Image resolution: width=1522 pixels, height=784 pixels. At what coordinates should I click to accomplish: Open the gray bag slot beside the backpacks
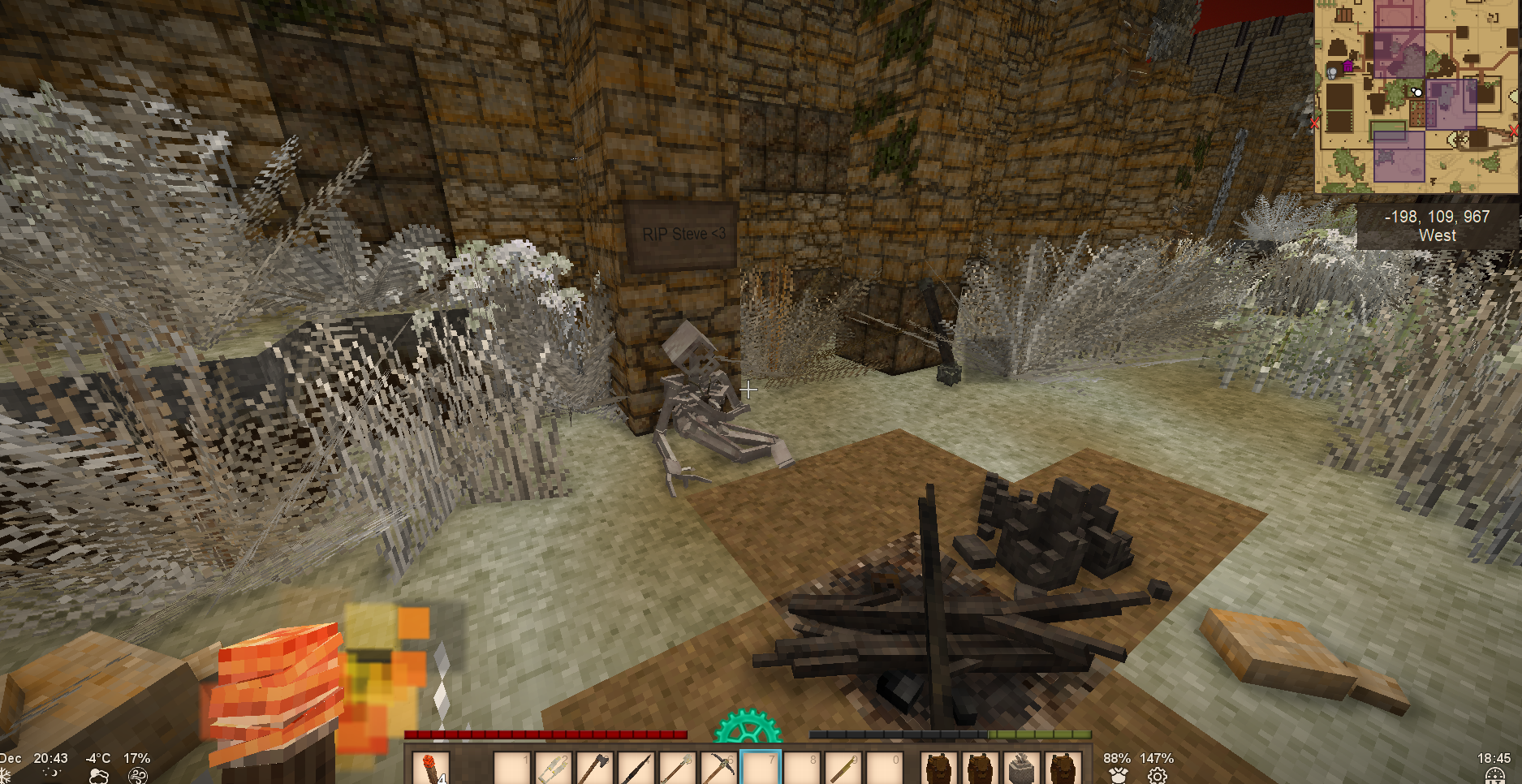click(1022, 768)
